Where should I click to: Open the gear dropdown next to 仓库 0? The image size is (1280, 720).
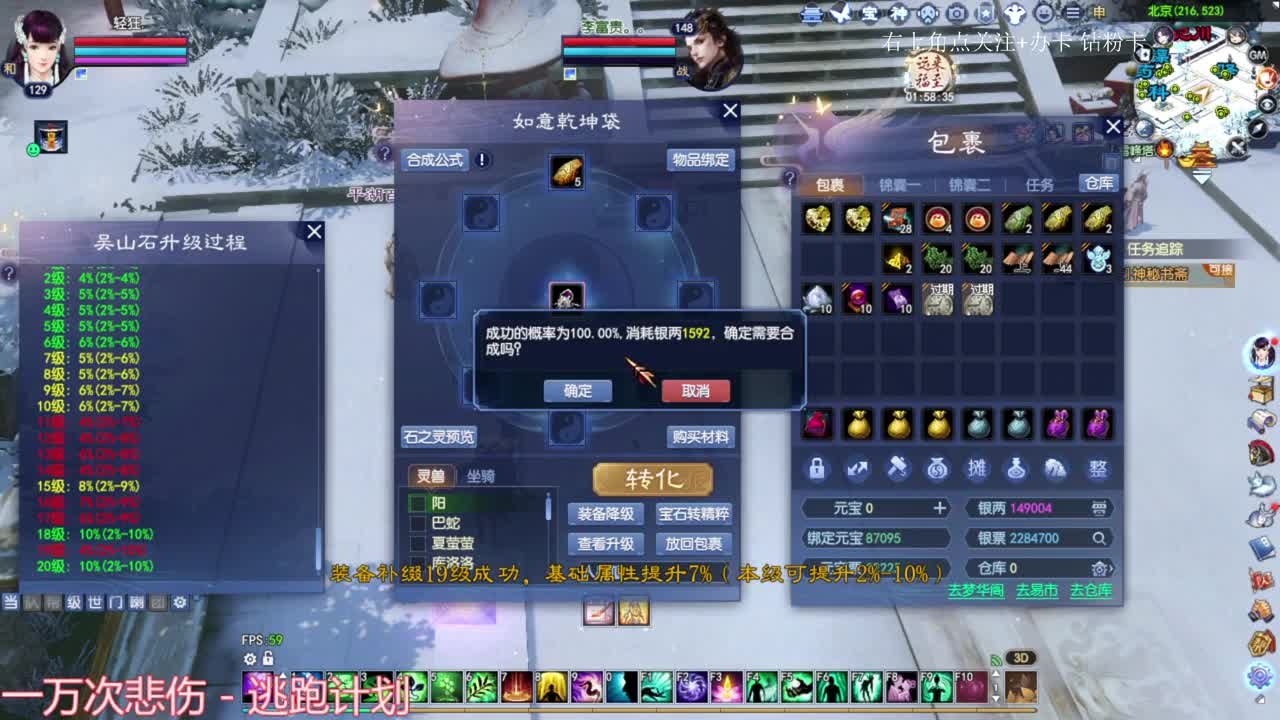[x=1101, y=570]
